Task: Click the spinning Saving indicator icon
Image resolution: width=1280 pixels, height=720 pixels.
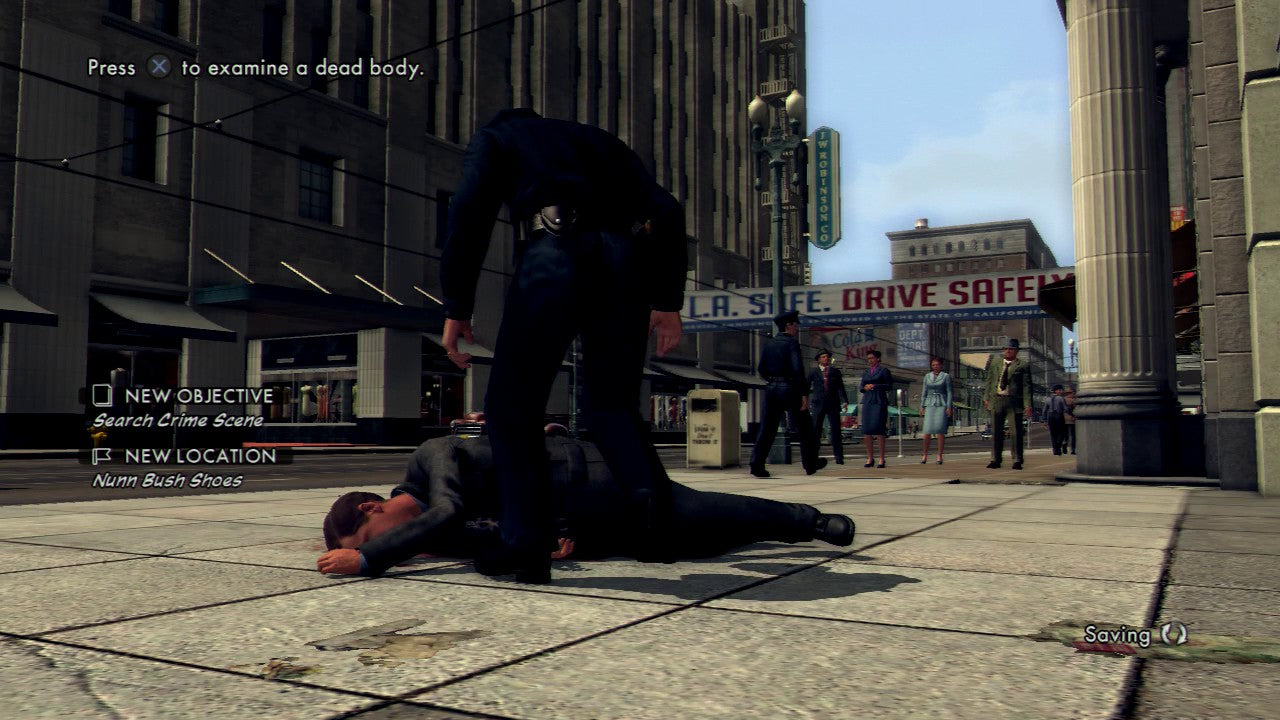Action: tap(1176, 634)
